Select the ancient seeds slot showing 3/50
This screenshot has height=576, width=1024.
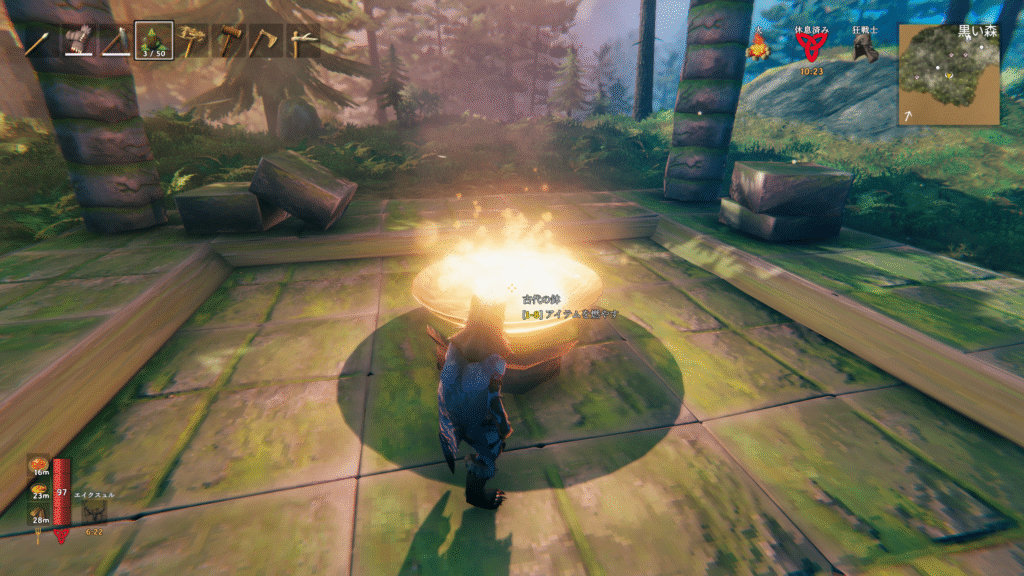[x=153, y=41]
